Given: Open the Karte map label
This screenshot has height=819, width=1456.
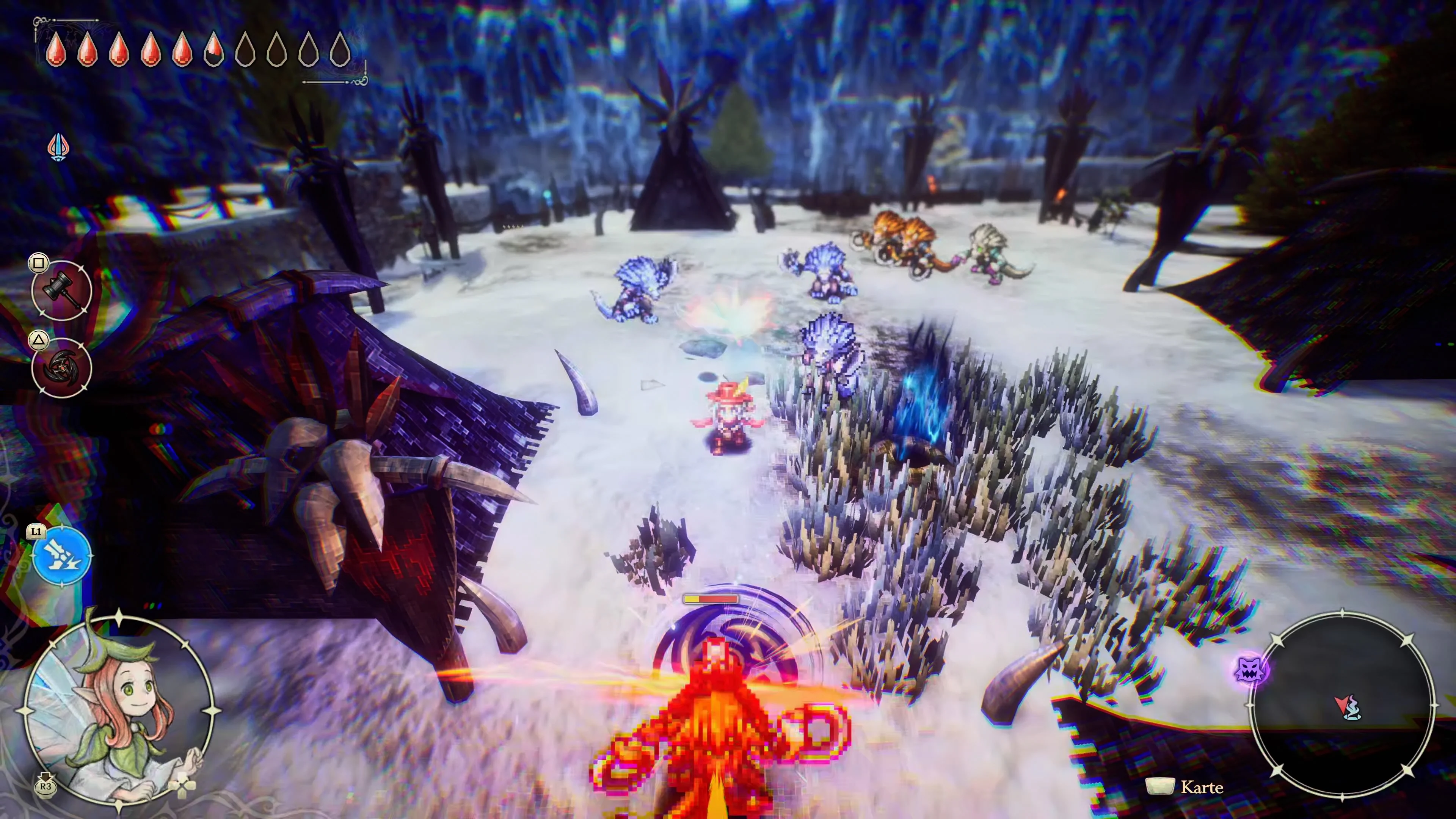Looking at the screenshot, I should [x=1201, y=787].
